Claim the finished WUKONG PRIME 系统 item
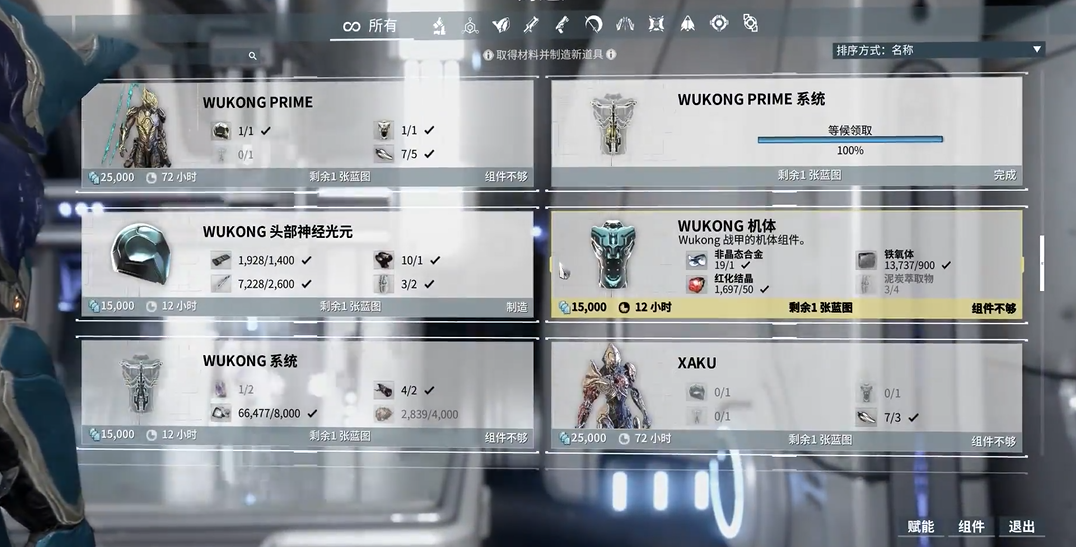The image size is (1076, 547). click(x=785, y=130)
